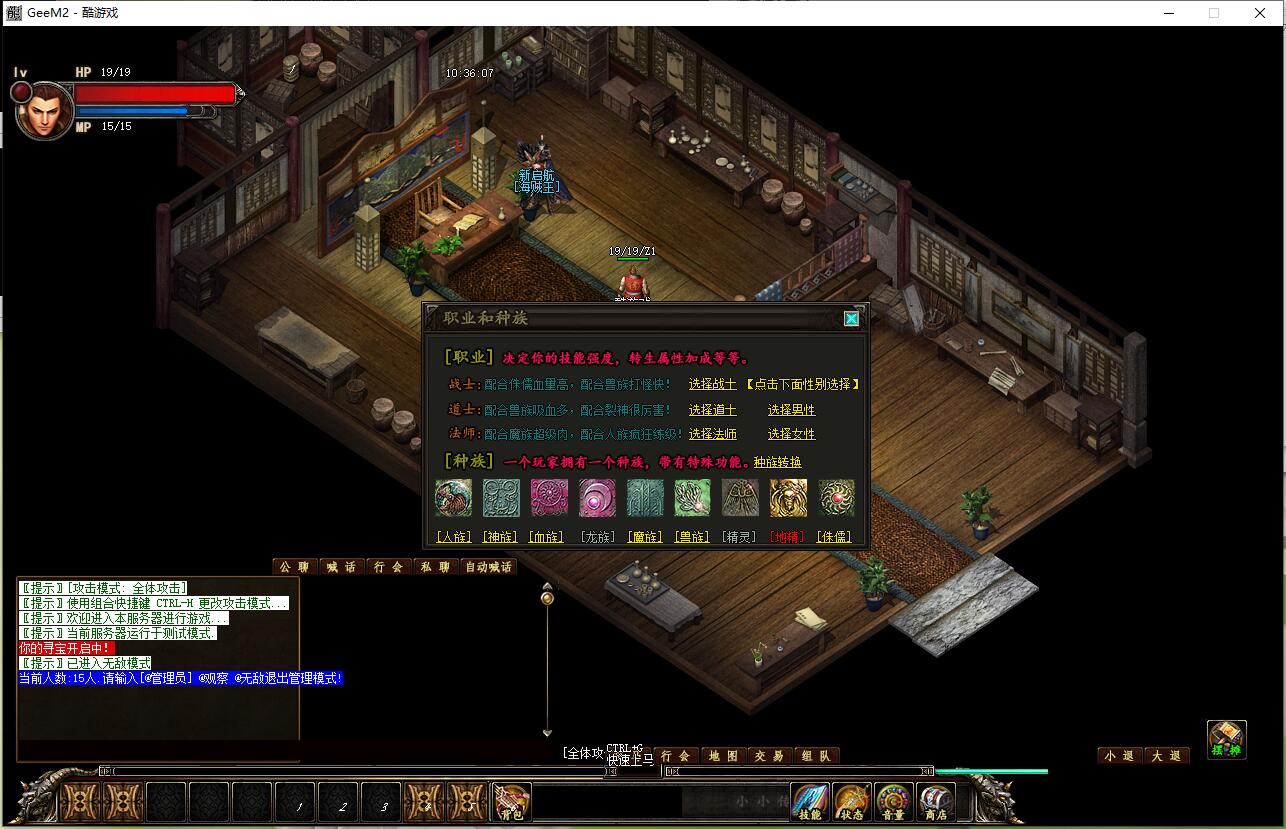The image size is (1286, 829).
Task: Open the 技能 skills icon
Action: tap(809, 803)
